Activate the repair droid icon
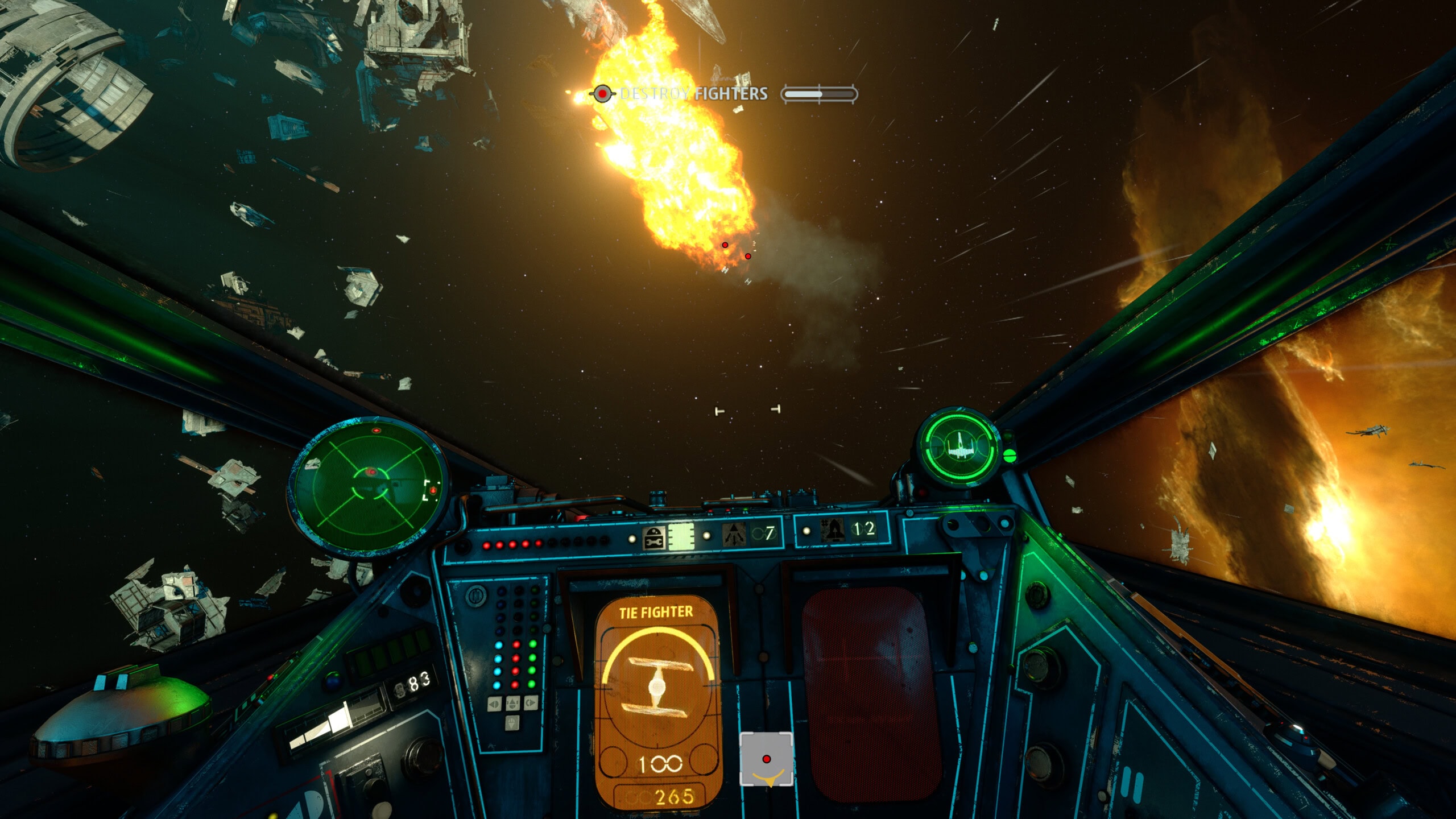 [x=654, y=537]
